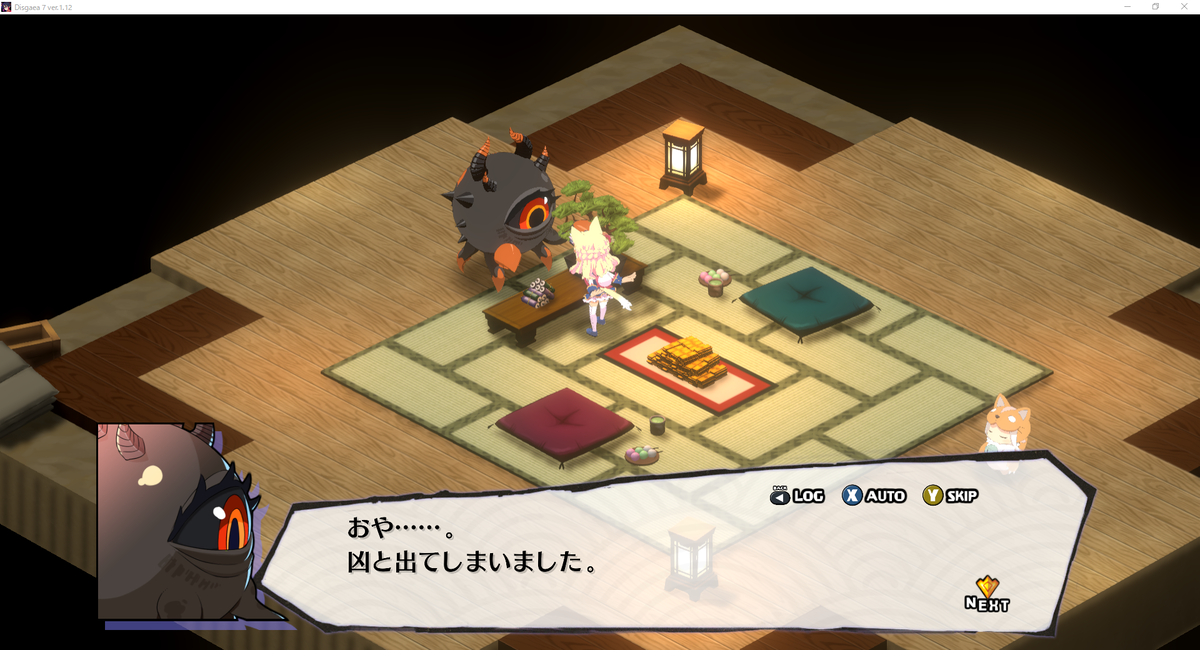Turn on AUTO dialogue advance
Viewport: 1200px width, 650px height.
click(874, 495)
